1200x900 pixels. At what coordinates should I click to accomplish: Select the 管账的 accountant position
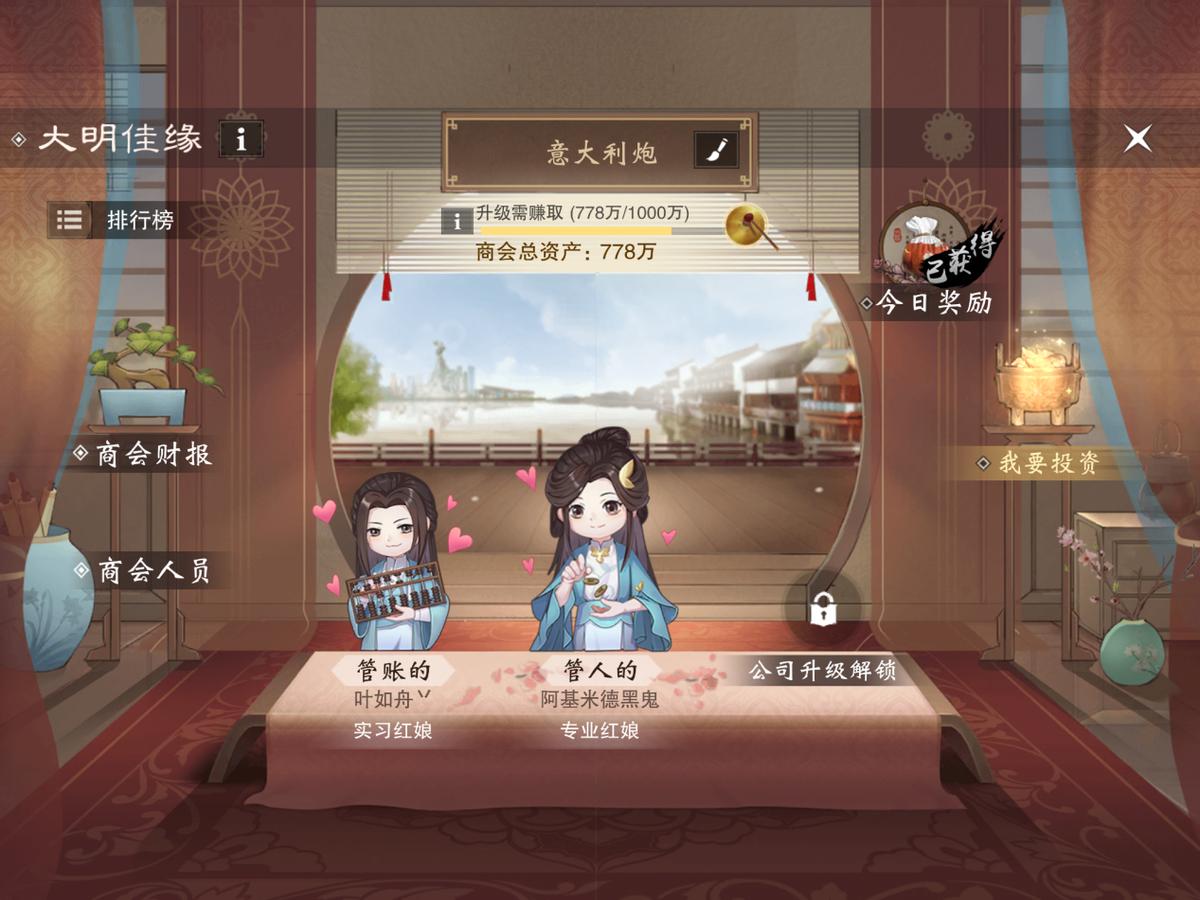pyautogui.click(x=392, y=669)
